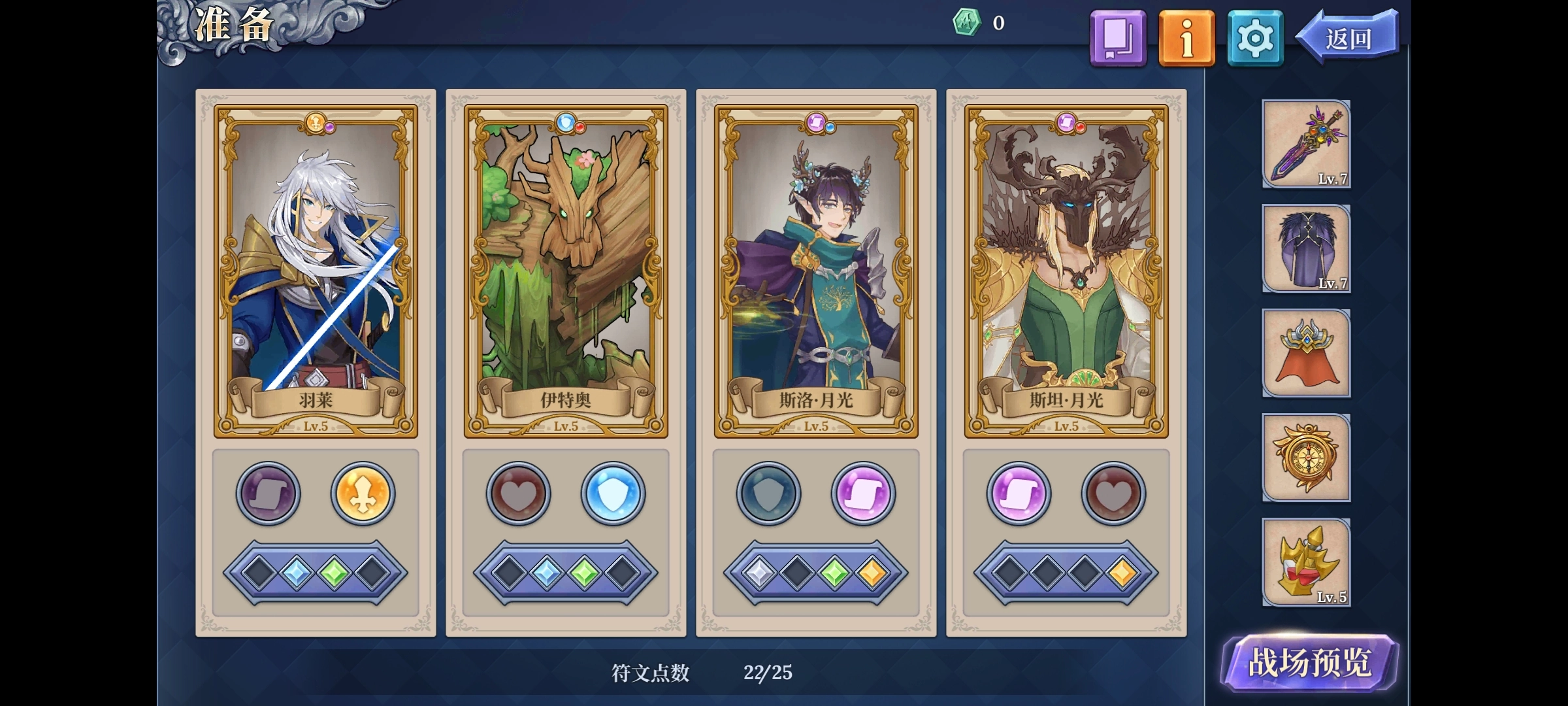Screen dimensions: 1568x706
Task: Select the 斯洛·月光 hero card
Action: point(816,271)
